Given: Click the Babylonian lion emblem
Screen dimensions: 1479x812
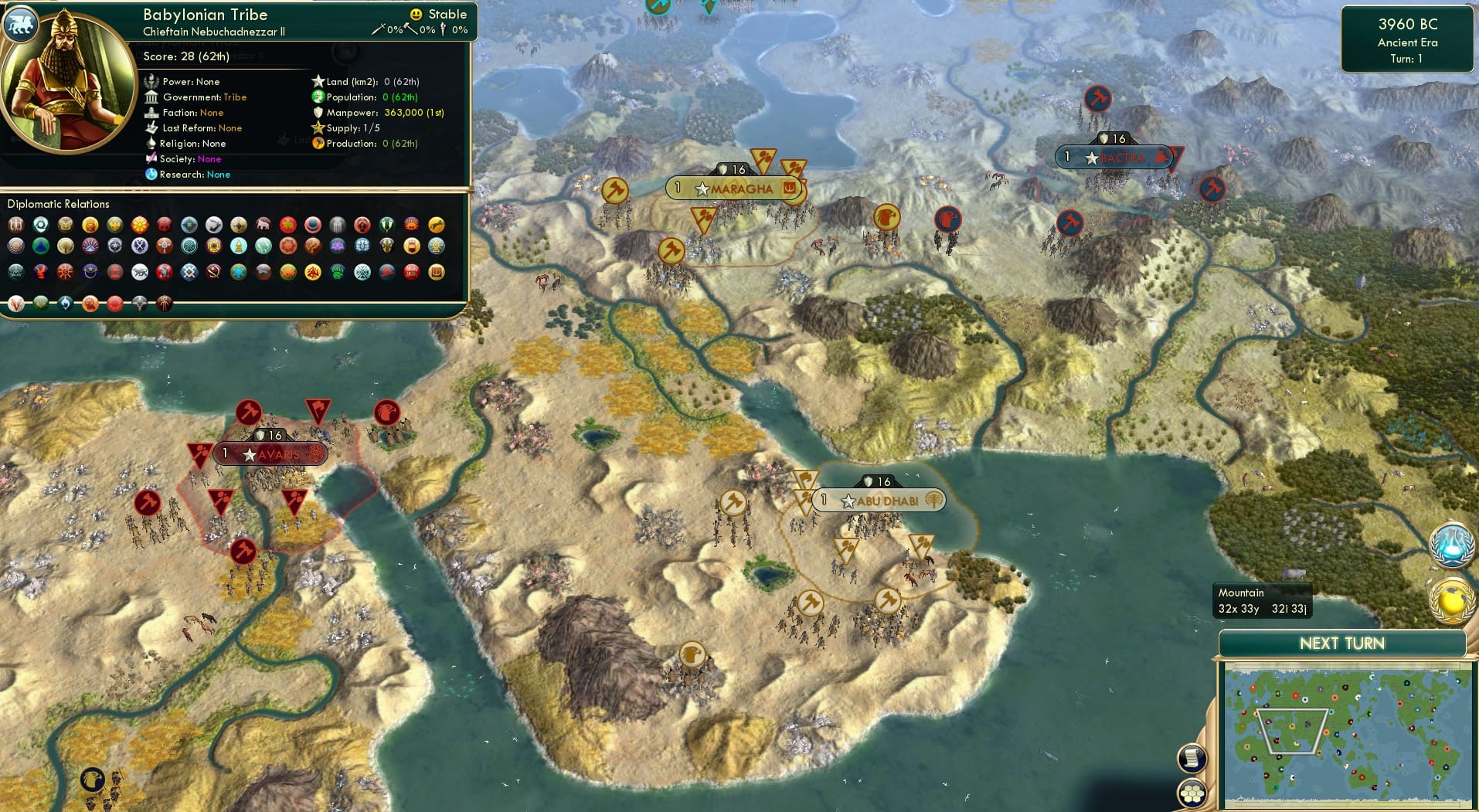Looking at the screenshot, I should tap(21, 24).
